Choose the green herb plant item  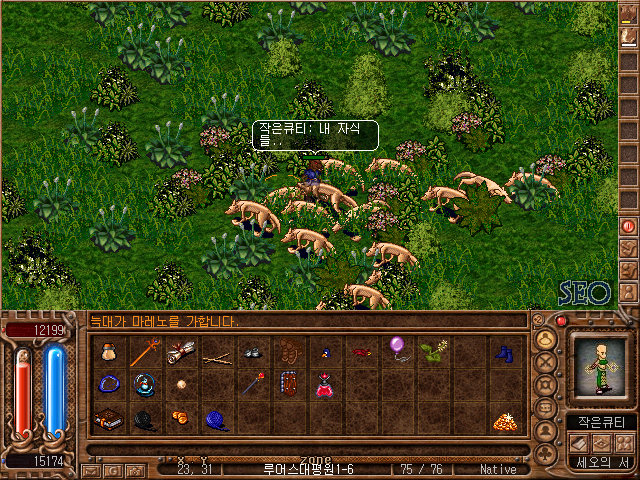tap(434, 351)
